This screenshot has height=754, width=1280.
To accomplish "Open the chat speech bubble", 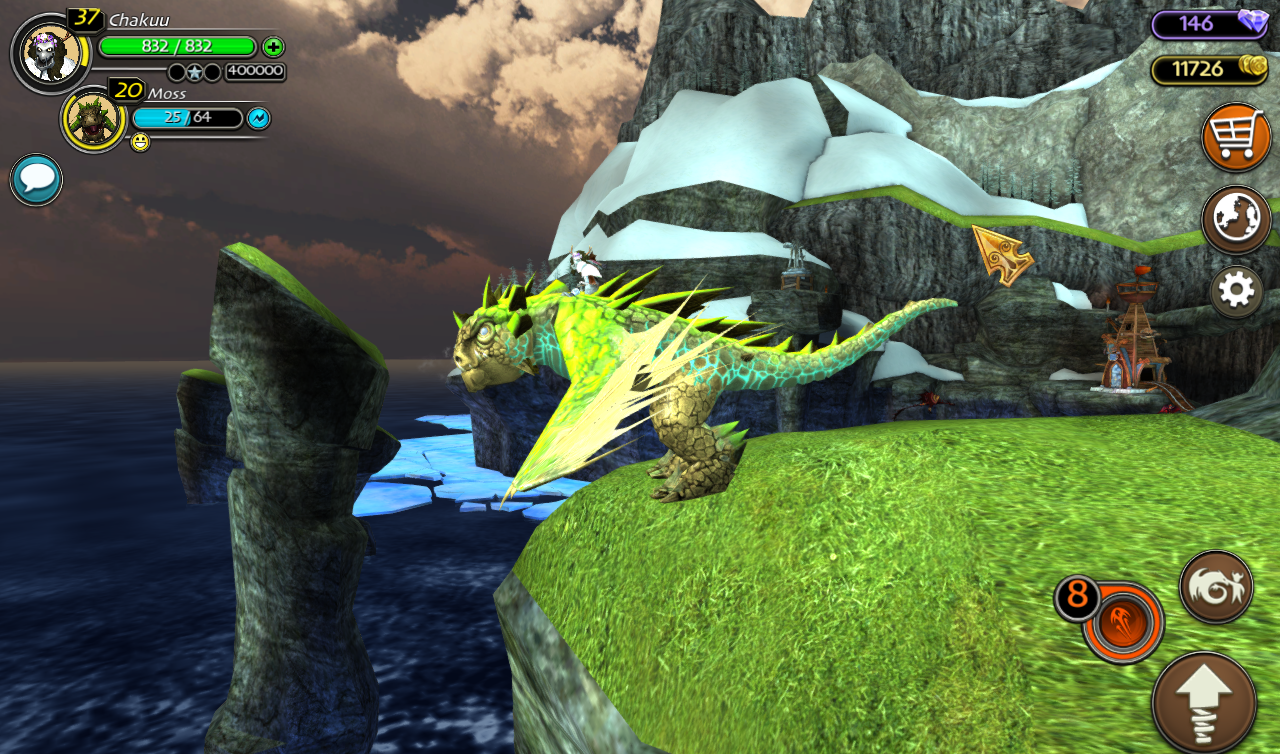I will (37, 180).
